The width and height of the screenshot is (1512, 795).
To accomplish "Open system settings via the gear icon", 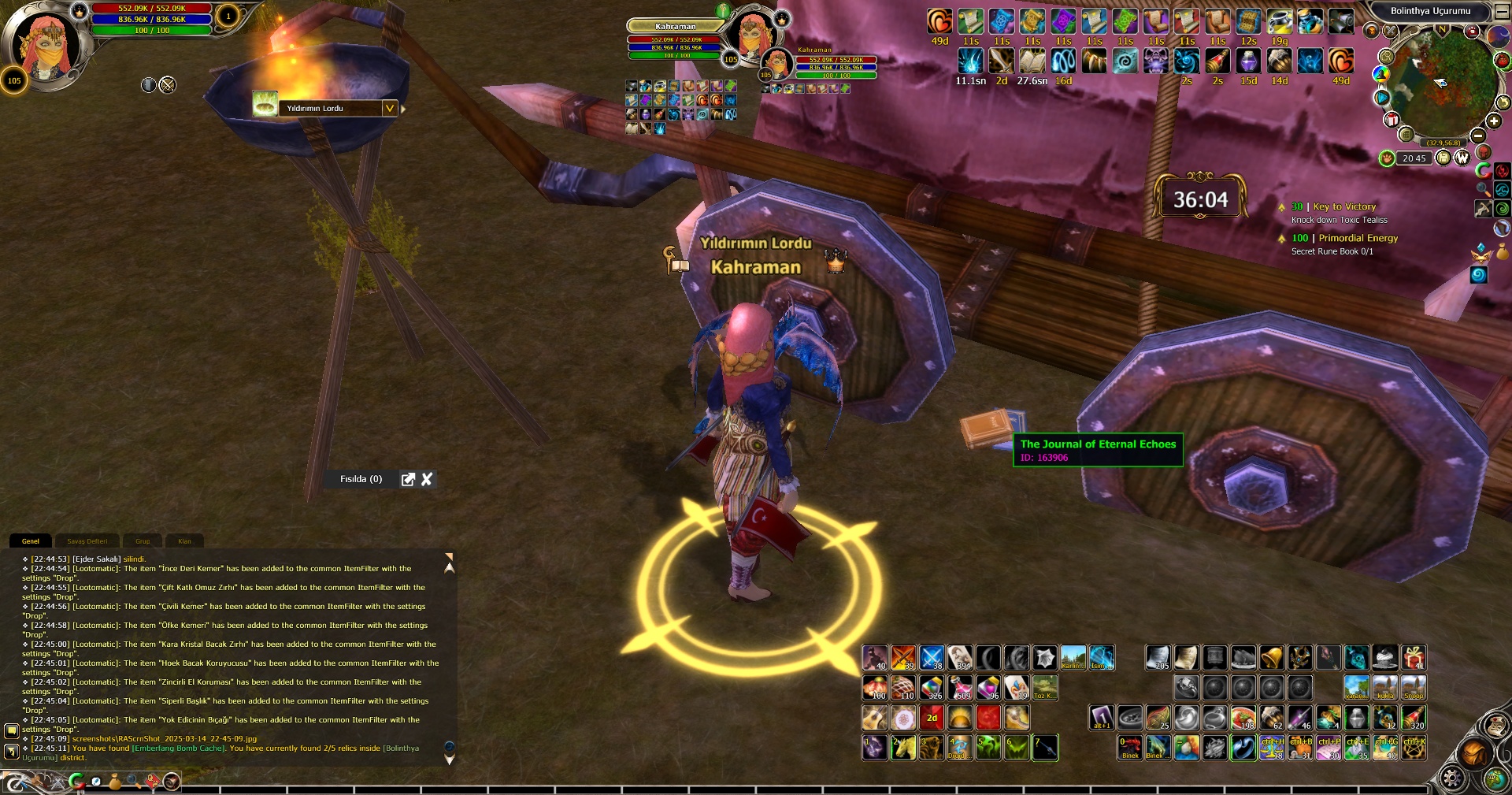I will coord(1451,778).
